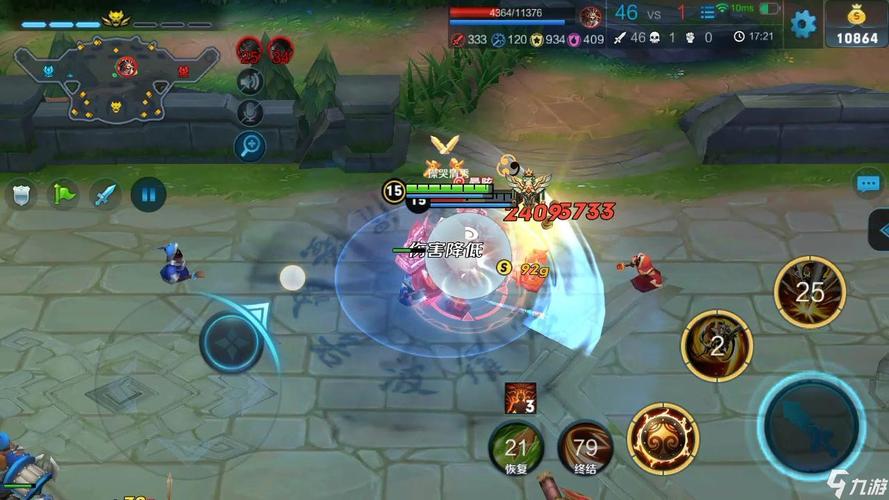Viewport: 889px width, 500px height.
Task: Toggle the microphone icon
Action: [250, 113]
